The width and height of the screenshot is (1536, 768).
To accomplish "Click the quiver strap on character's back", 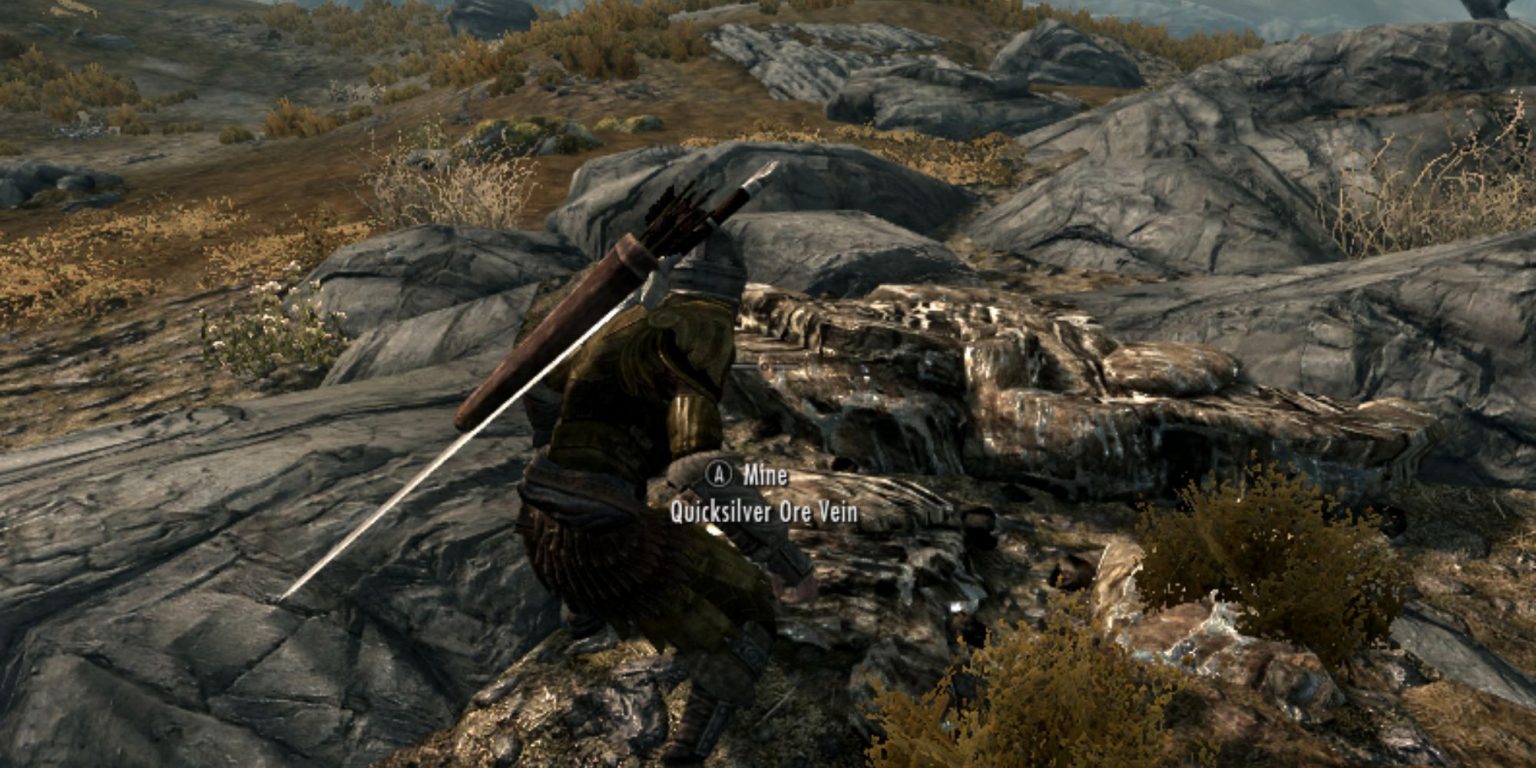I will point(660,300).
